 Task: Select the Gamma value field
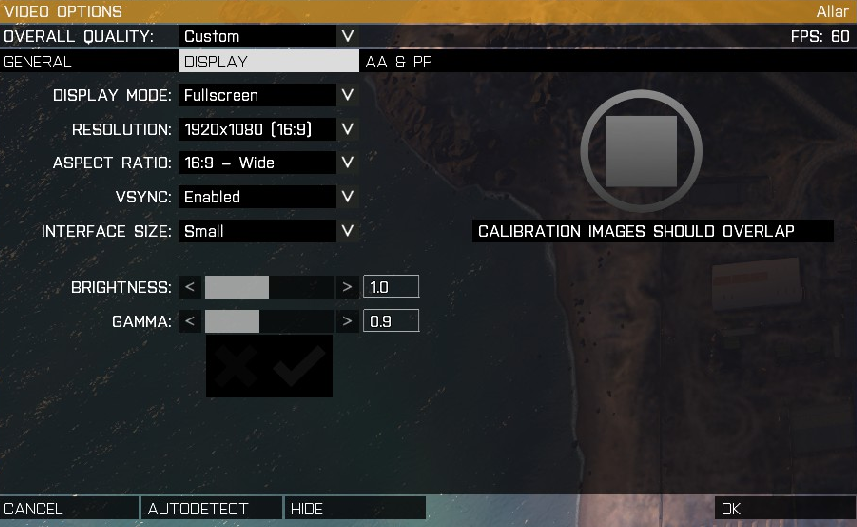(x=390, y=322)
